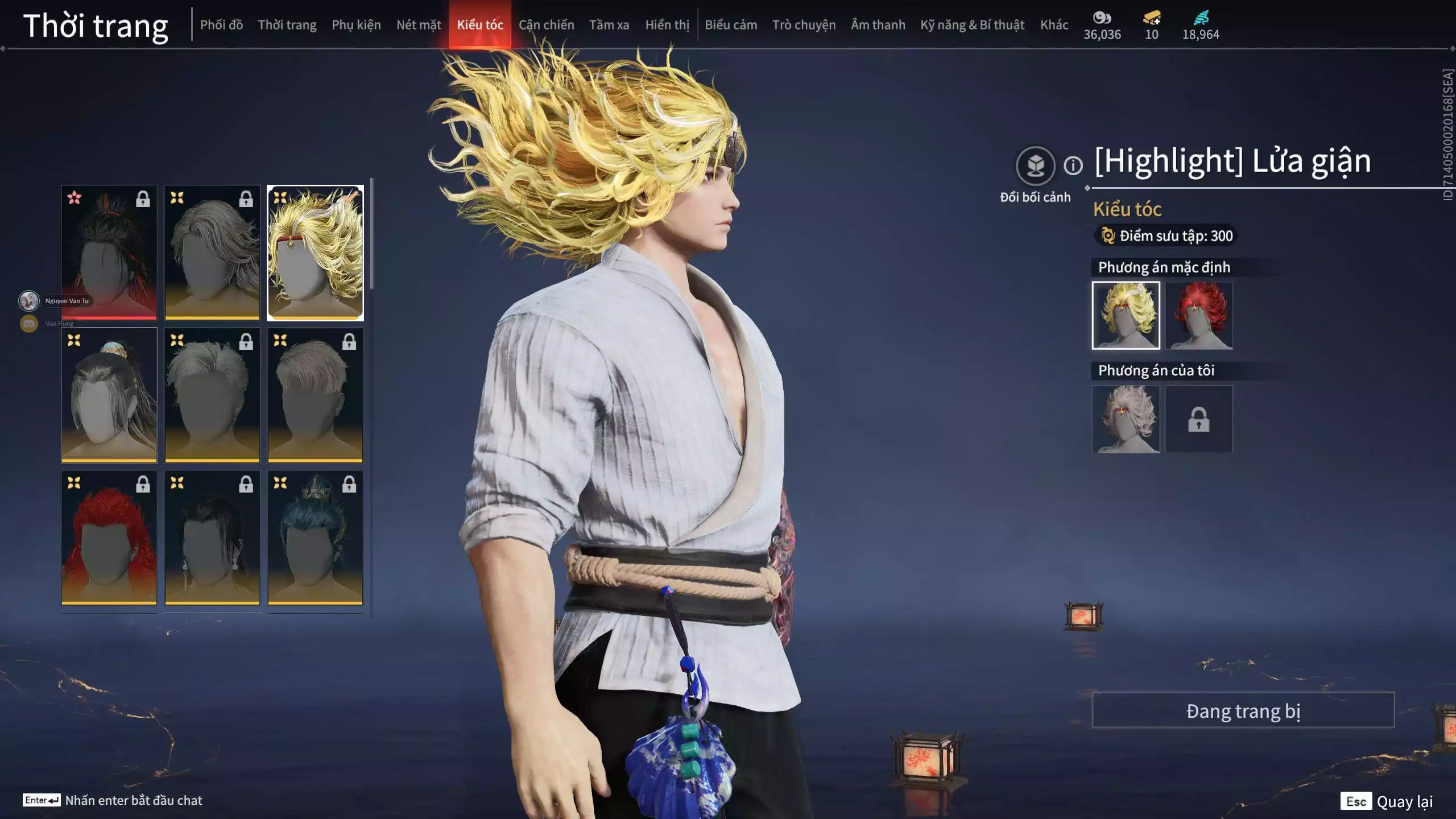Open the hairstyle info icon
This screenshot has width=1456, height=819.
pos(1073,166)
